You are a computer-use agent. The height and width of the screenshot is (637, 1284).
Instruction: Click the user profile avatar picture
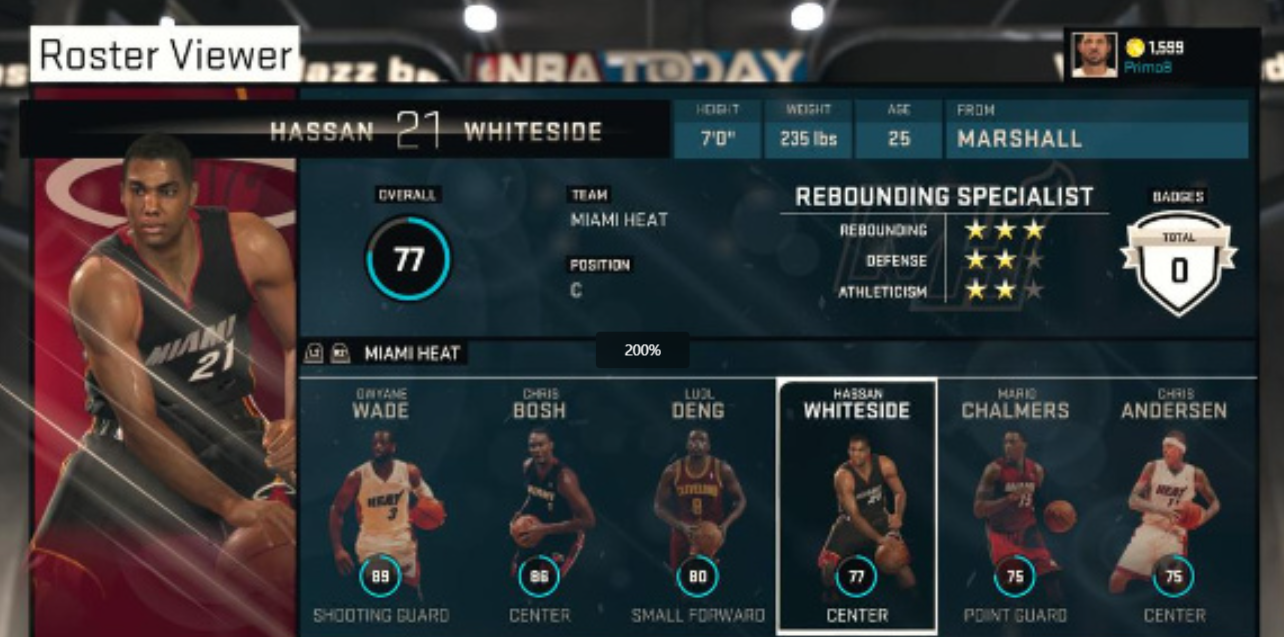[1094, 54]
